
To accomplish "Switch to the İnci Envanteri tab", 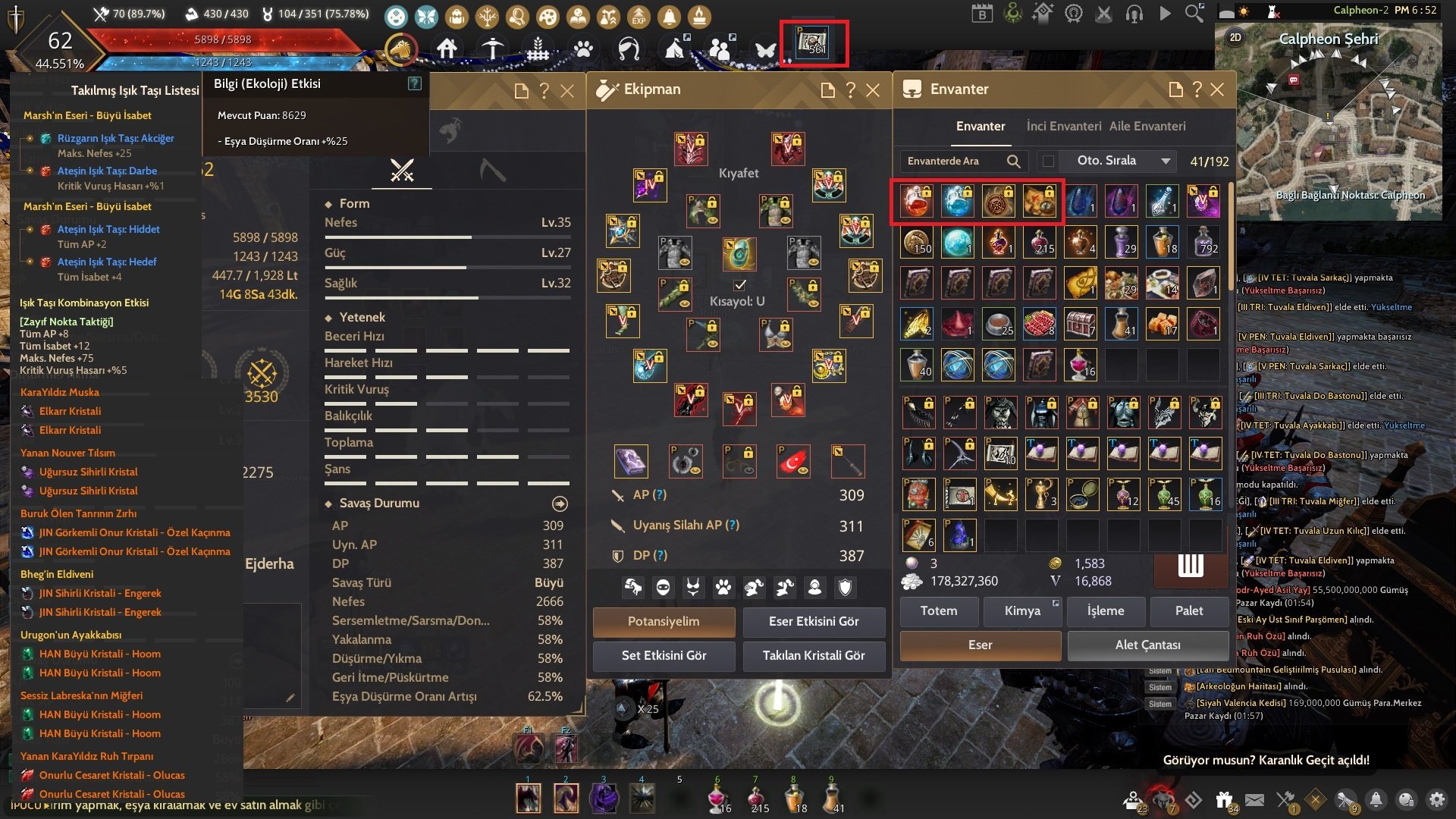I will point(1064,126).
